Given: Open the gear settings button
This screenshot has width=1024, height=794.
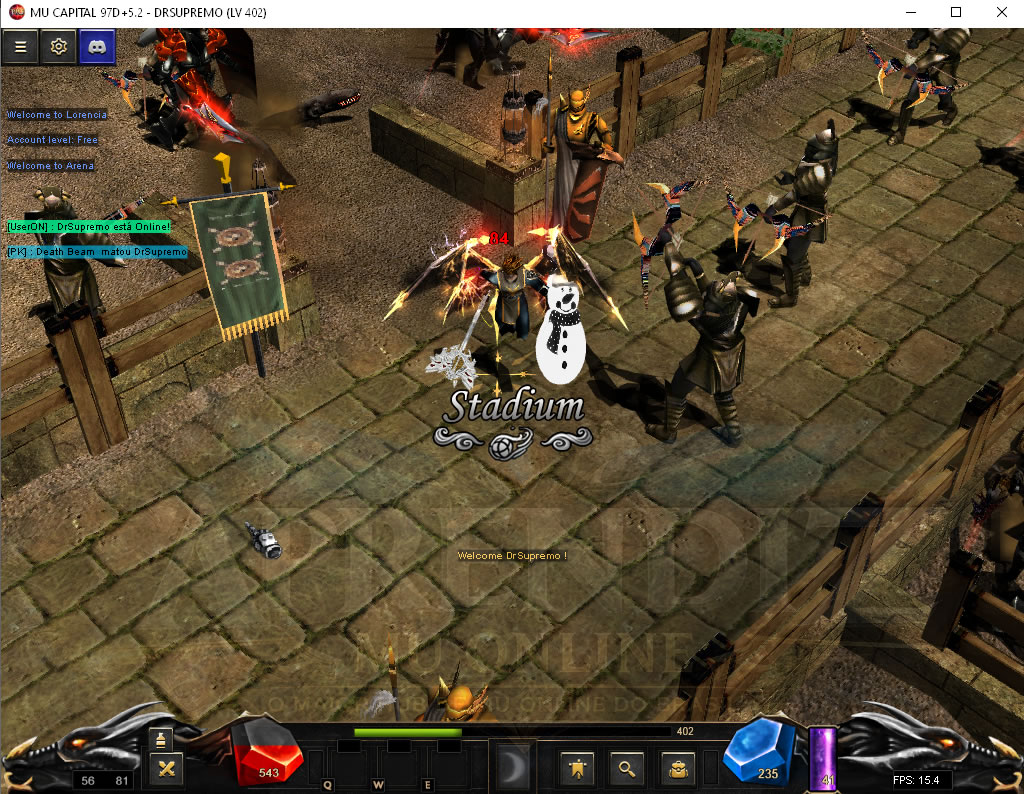Looking at the screenshot, I should click(59, 46).
